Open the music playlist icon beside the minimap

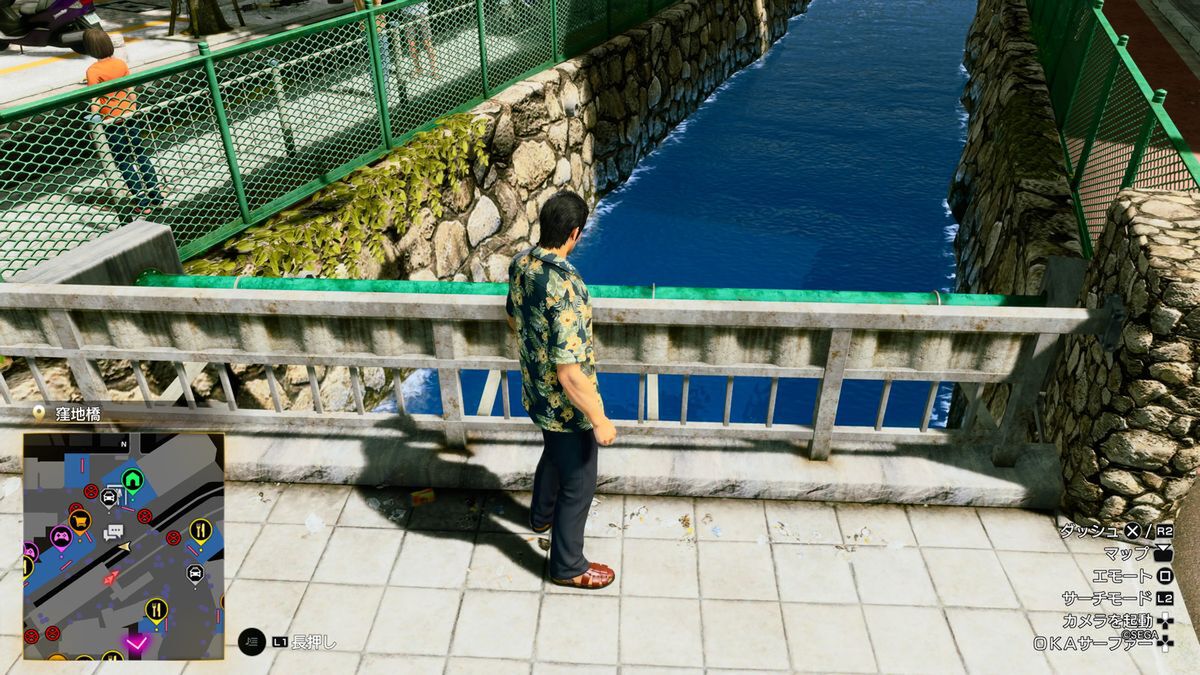click(x=252, y=642)
